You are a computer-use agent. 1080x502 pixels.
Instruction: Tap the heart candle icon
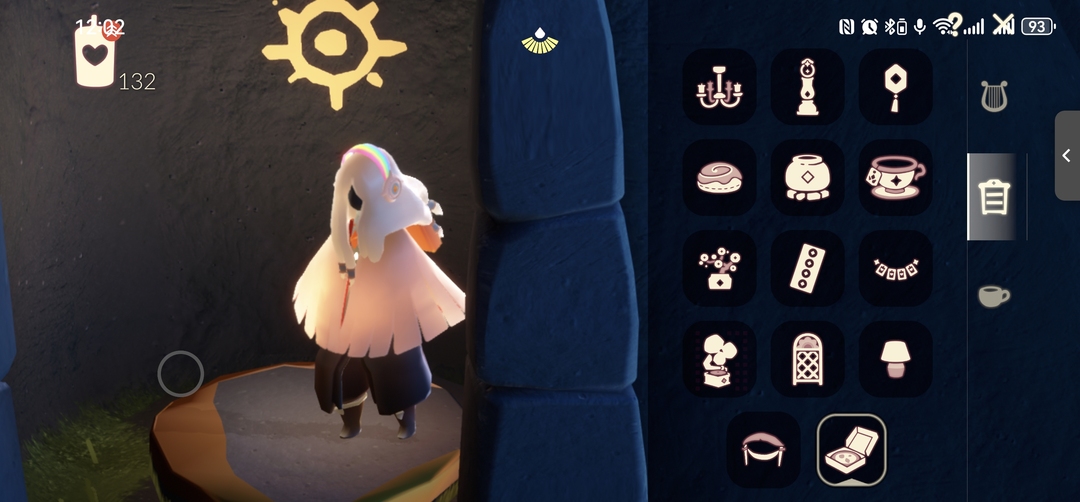[x=95, y=55]
